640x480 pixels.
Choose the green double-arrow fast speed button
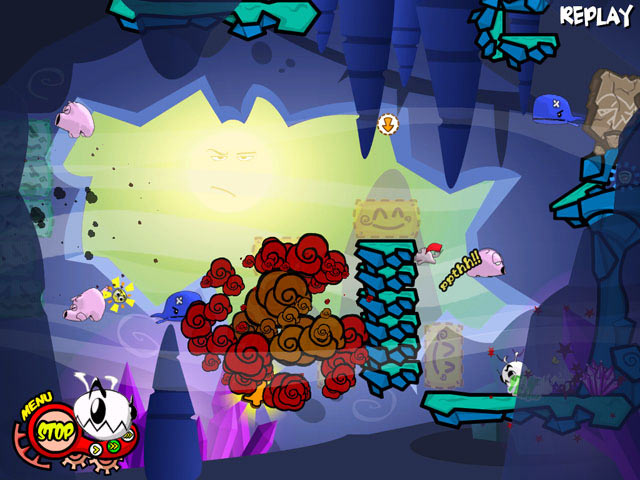pos(114,446)
